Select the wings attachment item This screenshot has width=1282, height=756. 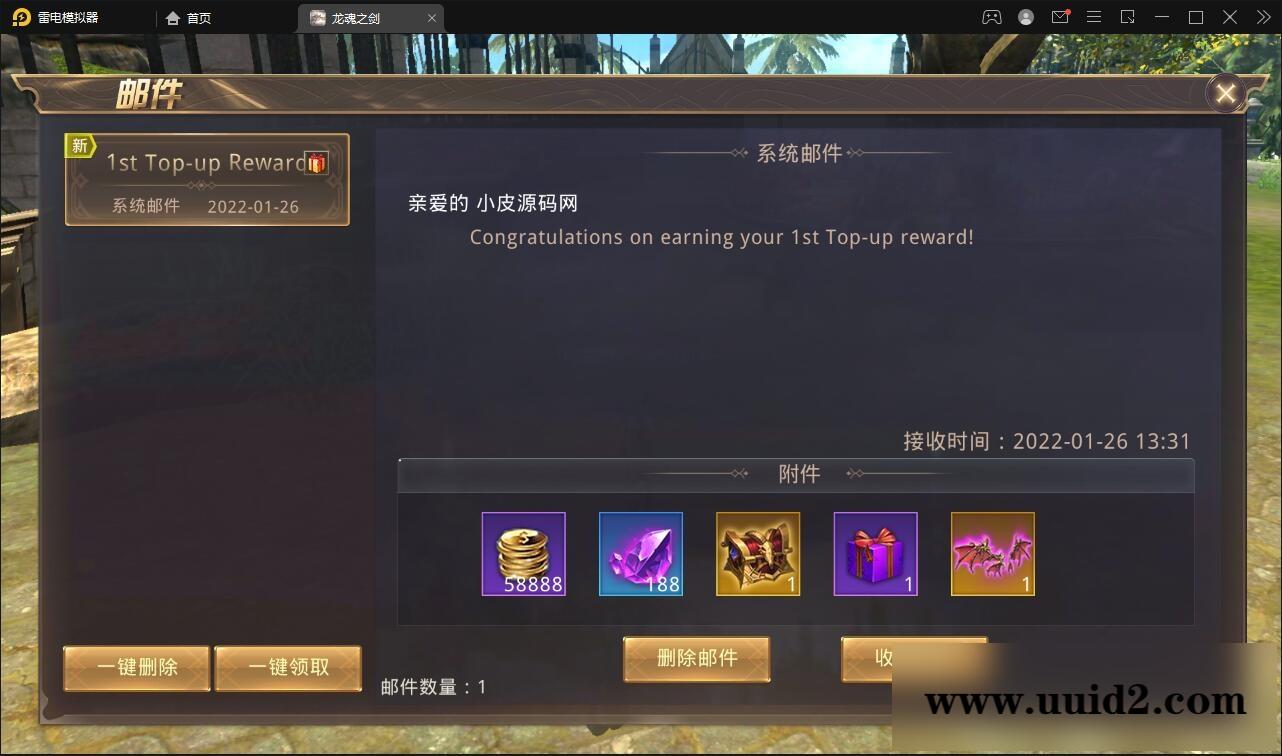[992, 554]
